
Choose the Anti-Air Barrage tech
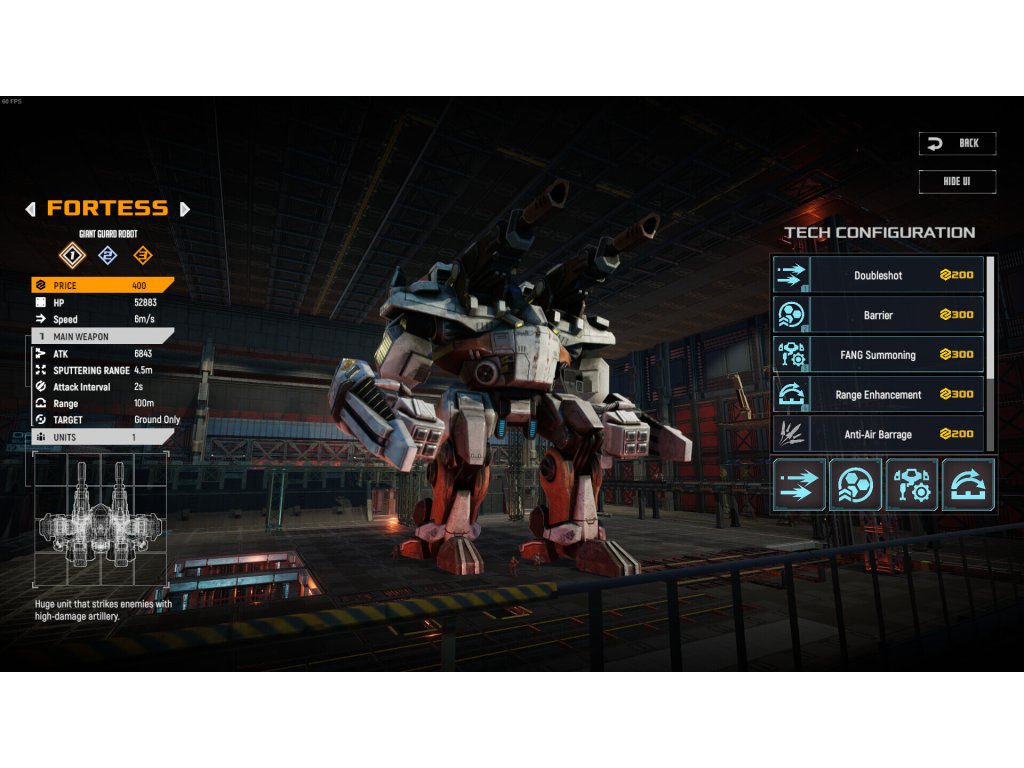click(x=877, y=434)
